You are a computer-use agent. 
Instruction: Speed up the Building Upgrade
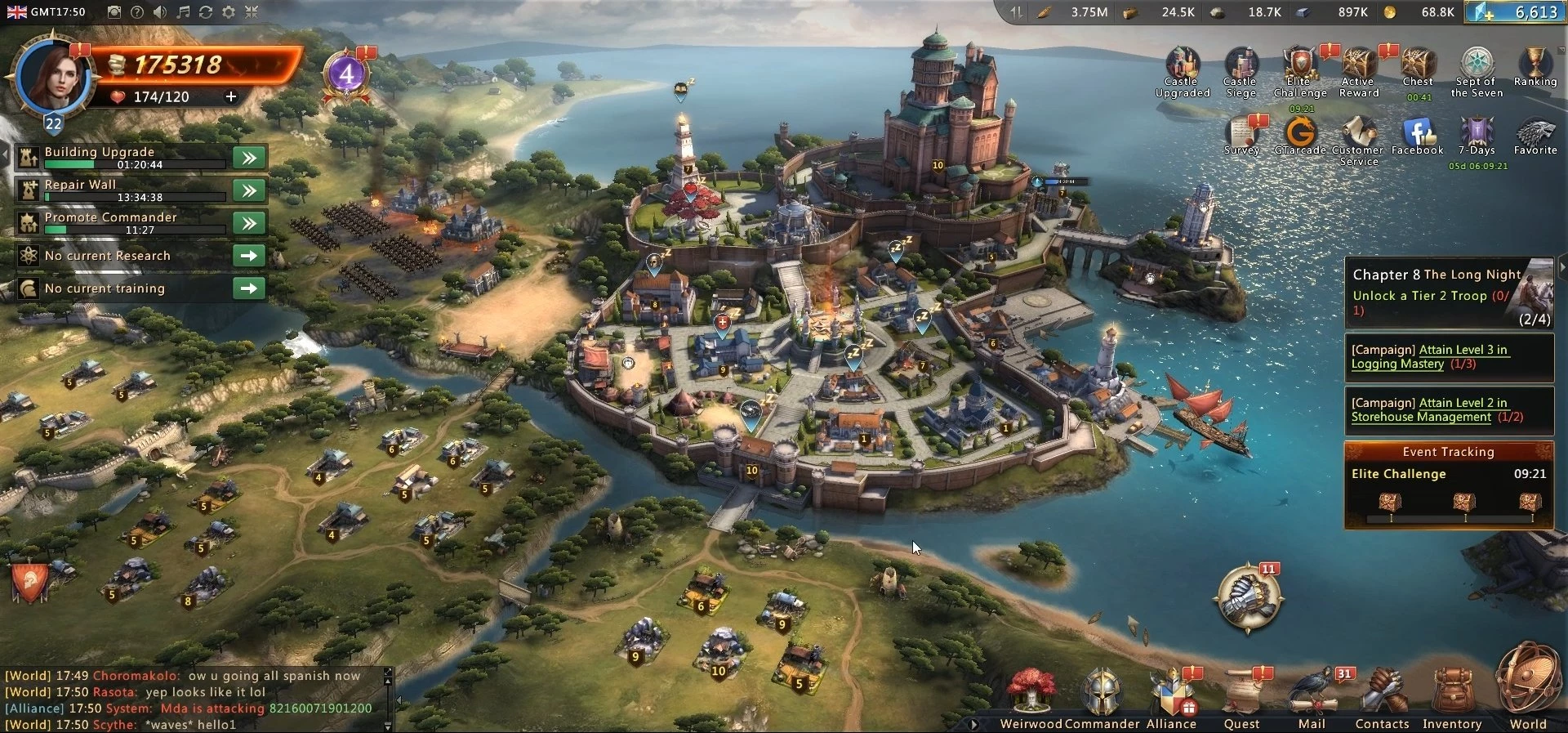coord(249,158)
